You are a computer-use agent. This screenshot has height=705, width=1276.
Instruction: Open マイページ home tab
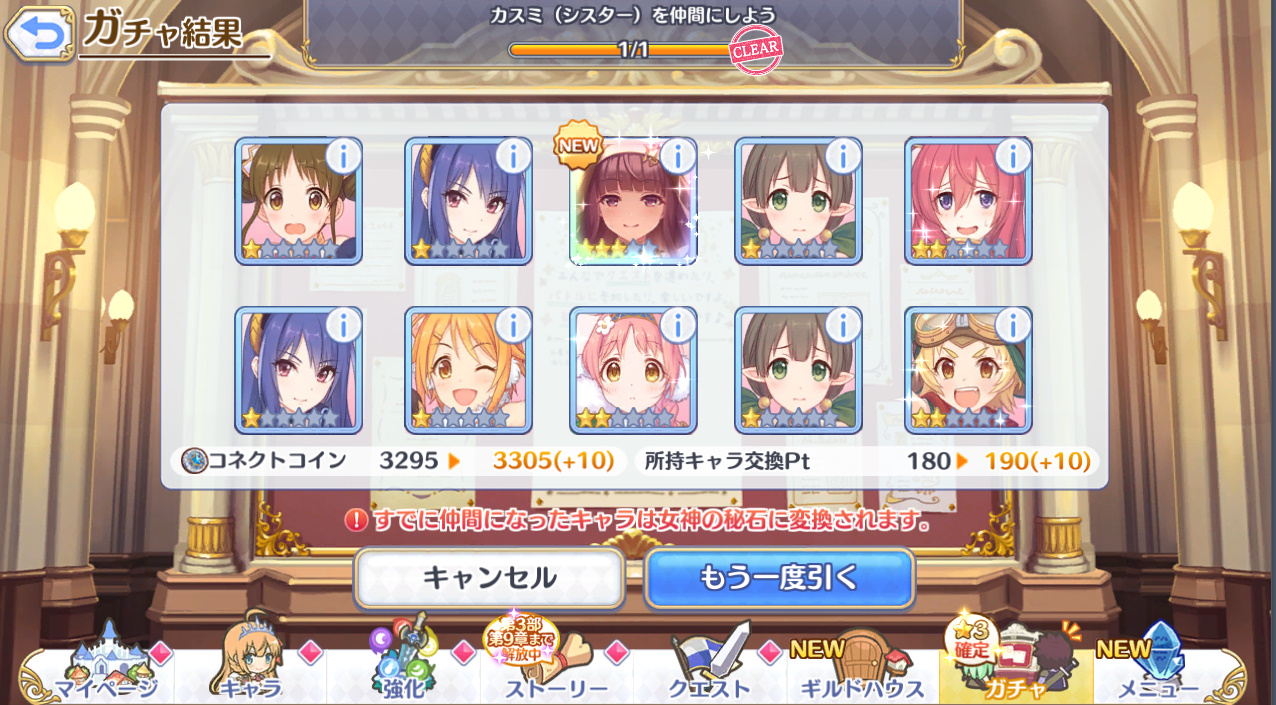pyautogui.click(x=104, y=672)
